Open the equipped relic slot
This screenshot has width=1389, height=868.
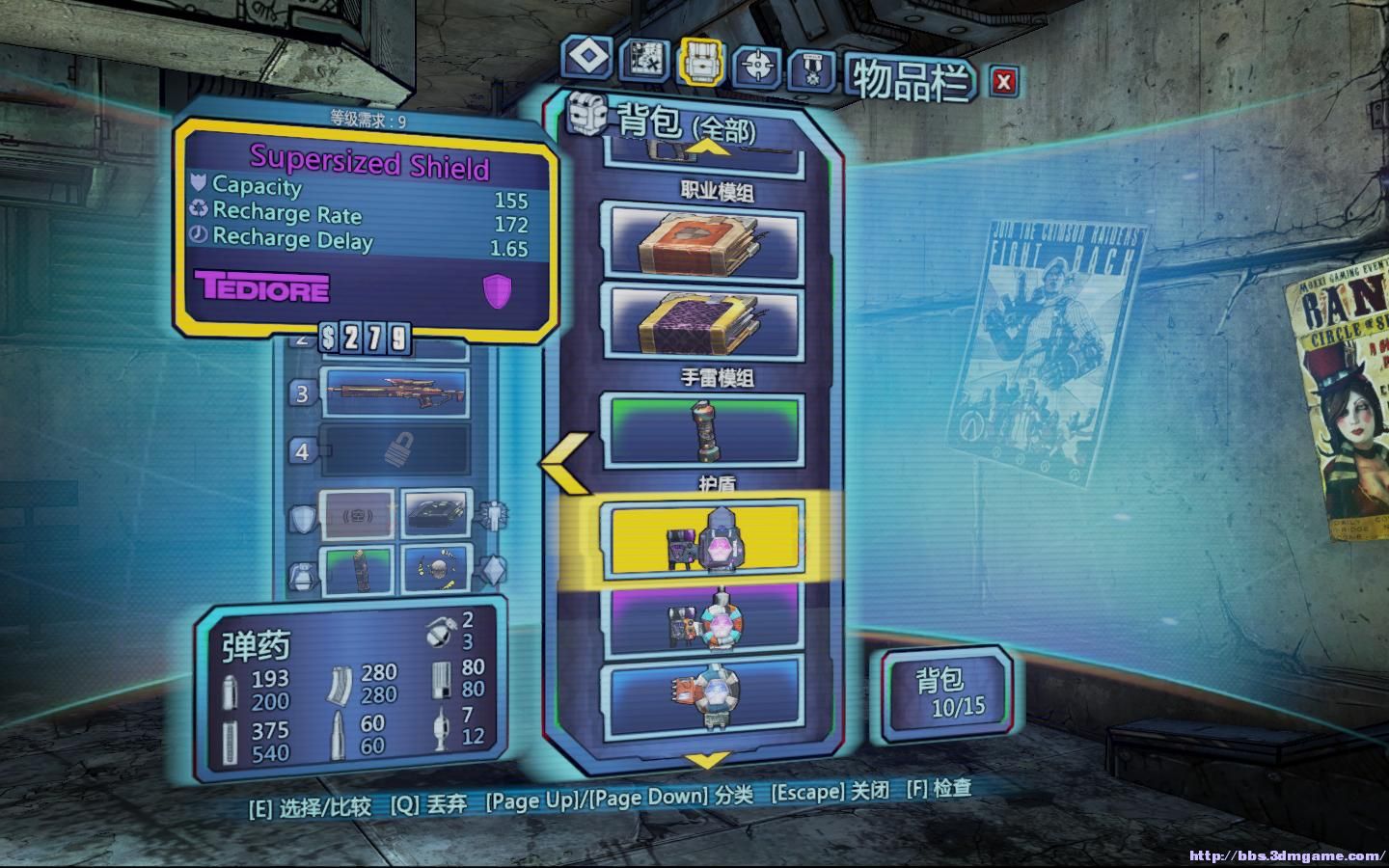(436, 569)
